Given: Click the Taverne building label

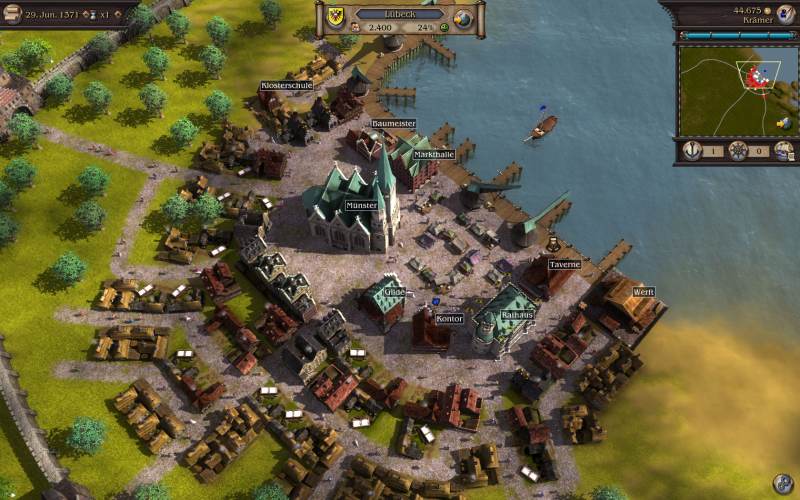Looking at the screenshot, I should (564, 264).
